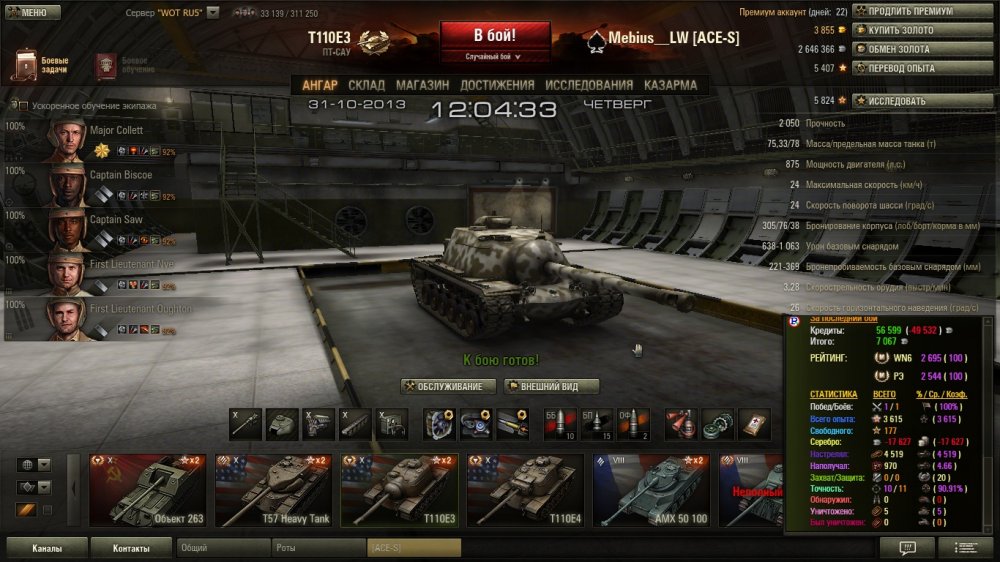Open the МЕНЮ main menu
Image resolution: width=1000 pixels, height=562 pixels.
[28, 13]
